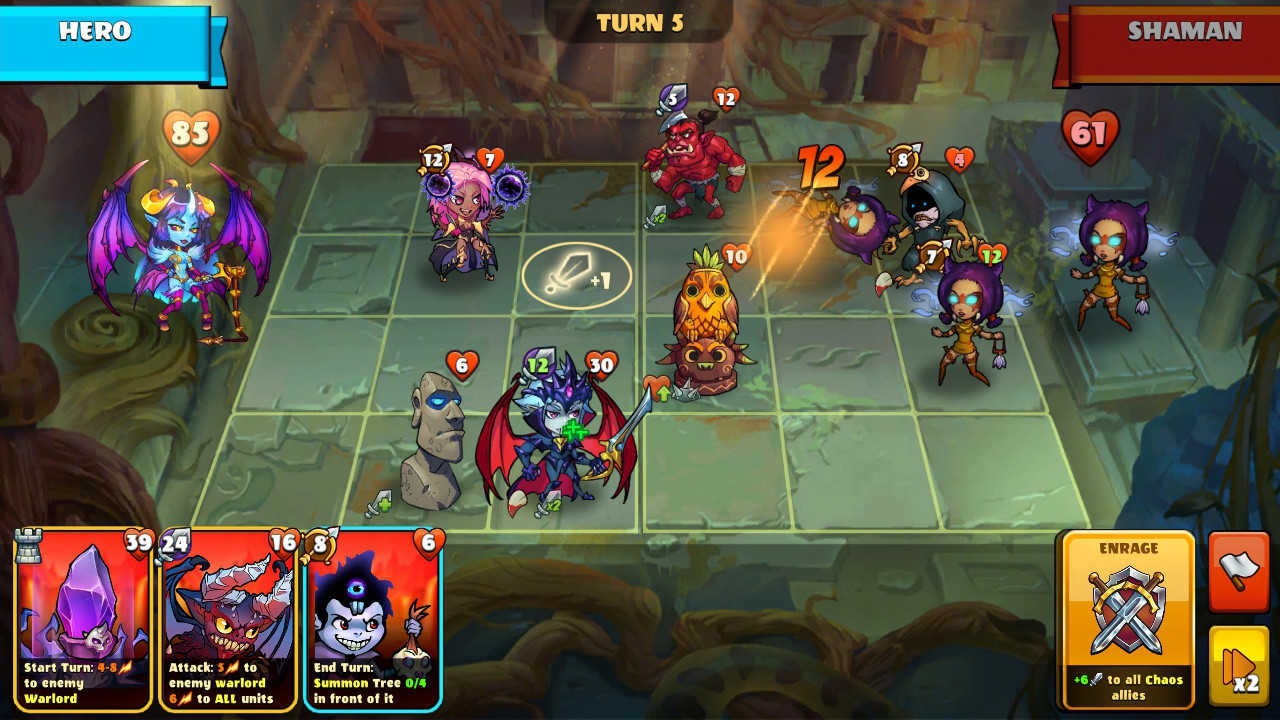Click the hero's 85 health heart
The image size is (1280, 720).
192,131
